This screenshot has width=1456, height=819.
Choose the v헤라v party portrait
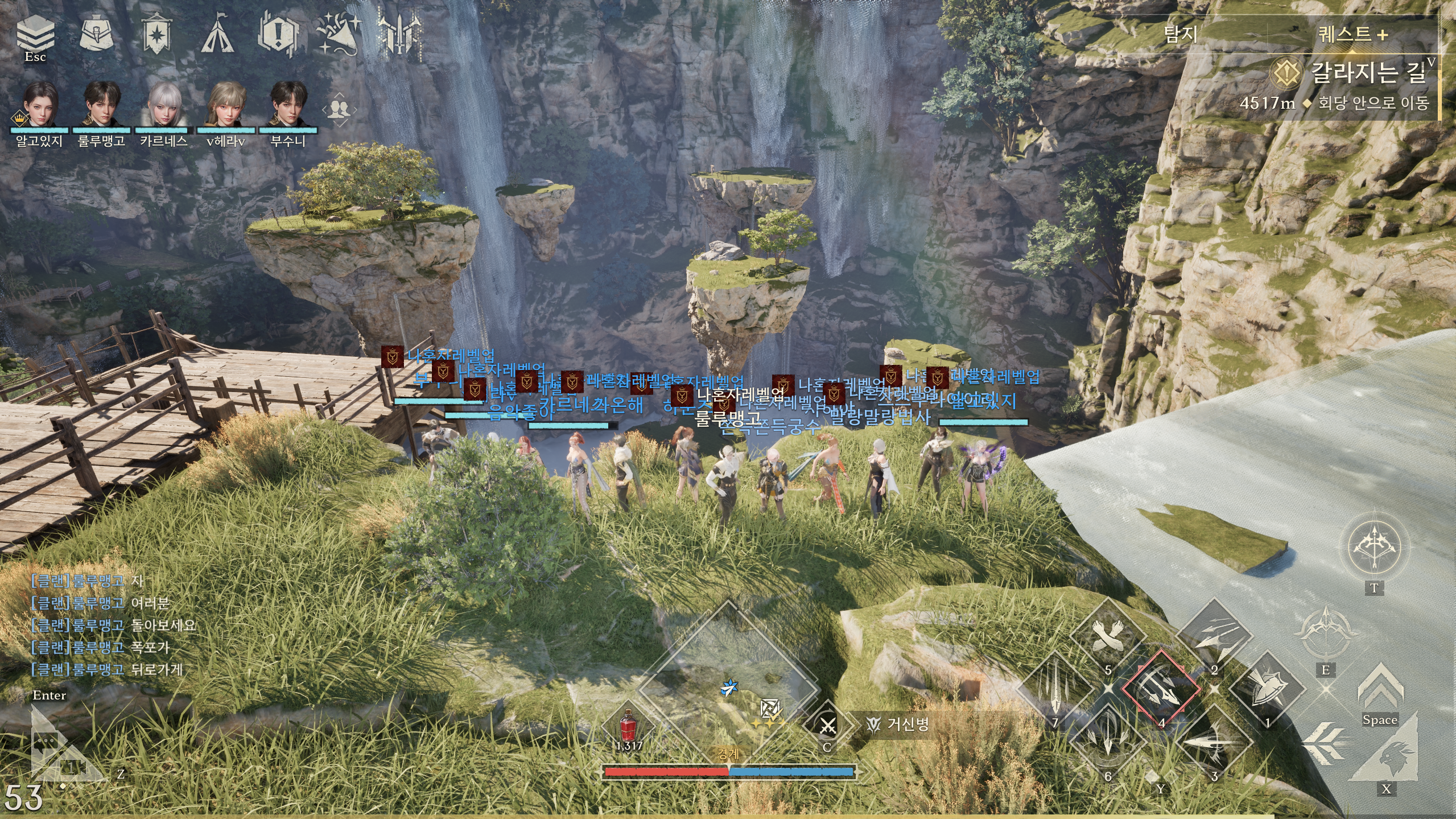click(x=225, y=105)
